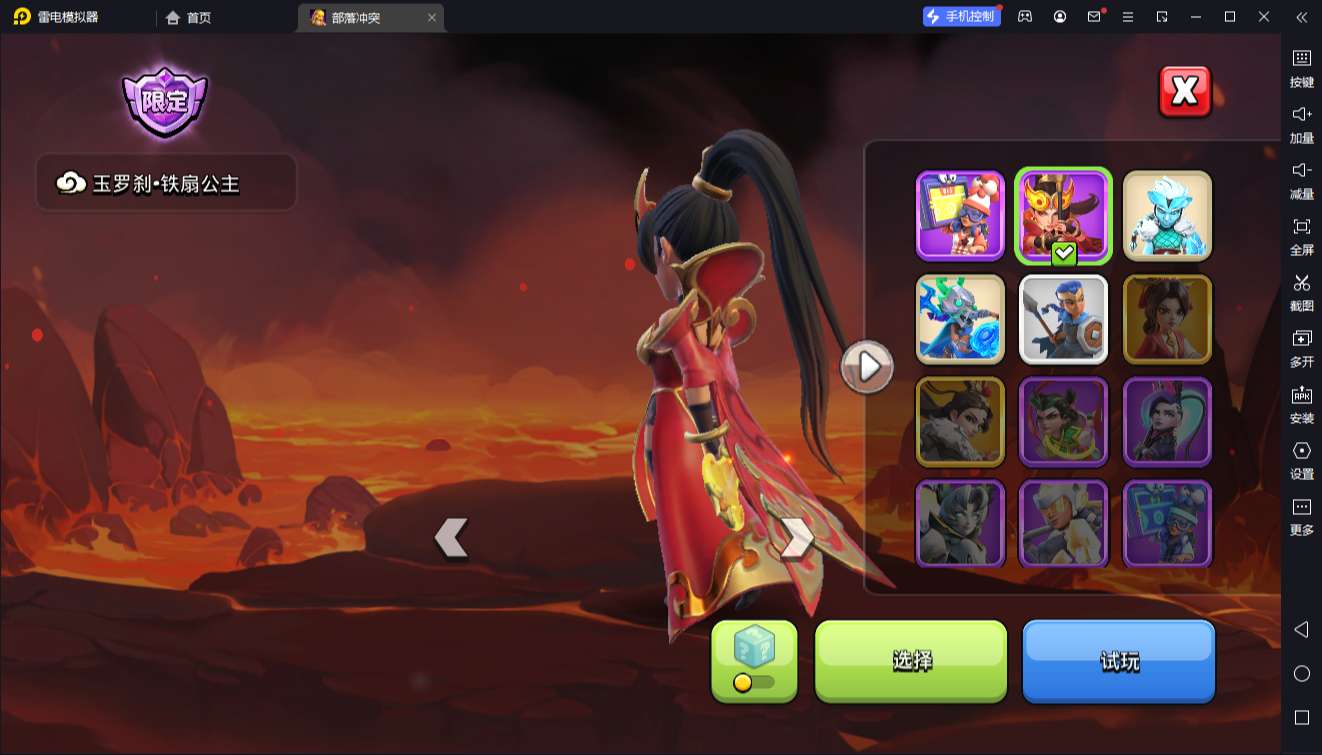Rotate to the previous skin with left arrow

tap(452, 538)
